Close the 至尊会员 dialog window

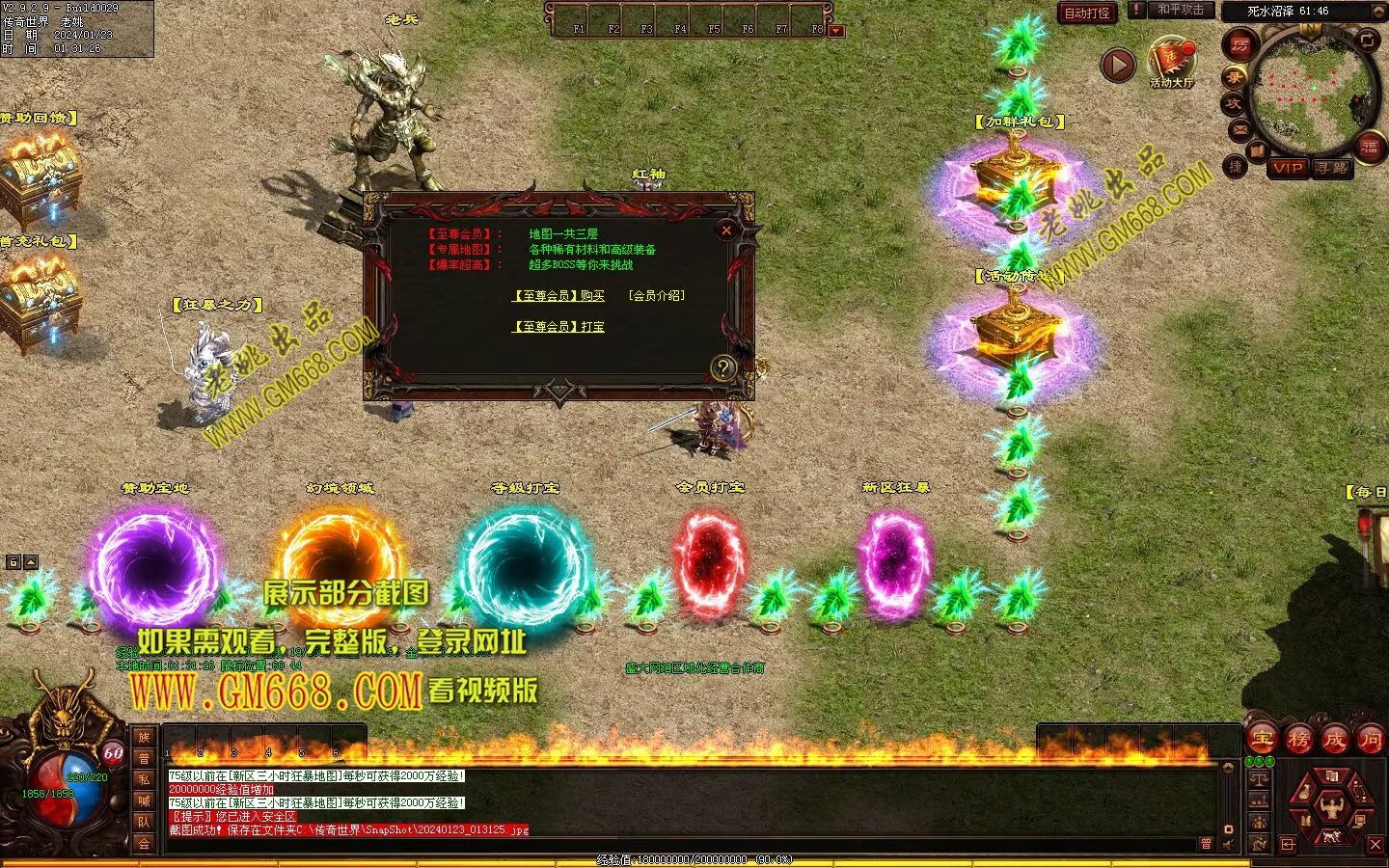coord(726,230)
